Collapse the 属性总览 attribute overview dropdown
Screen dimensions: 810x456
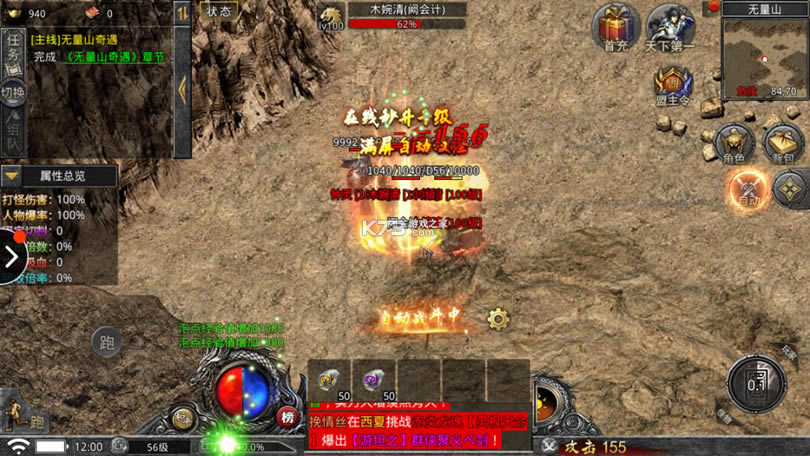(12, 176)
